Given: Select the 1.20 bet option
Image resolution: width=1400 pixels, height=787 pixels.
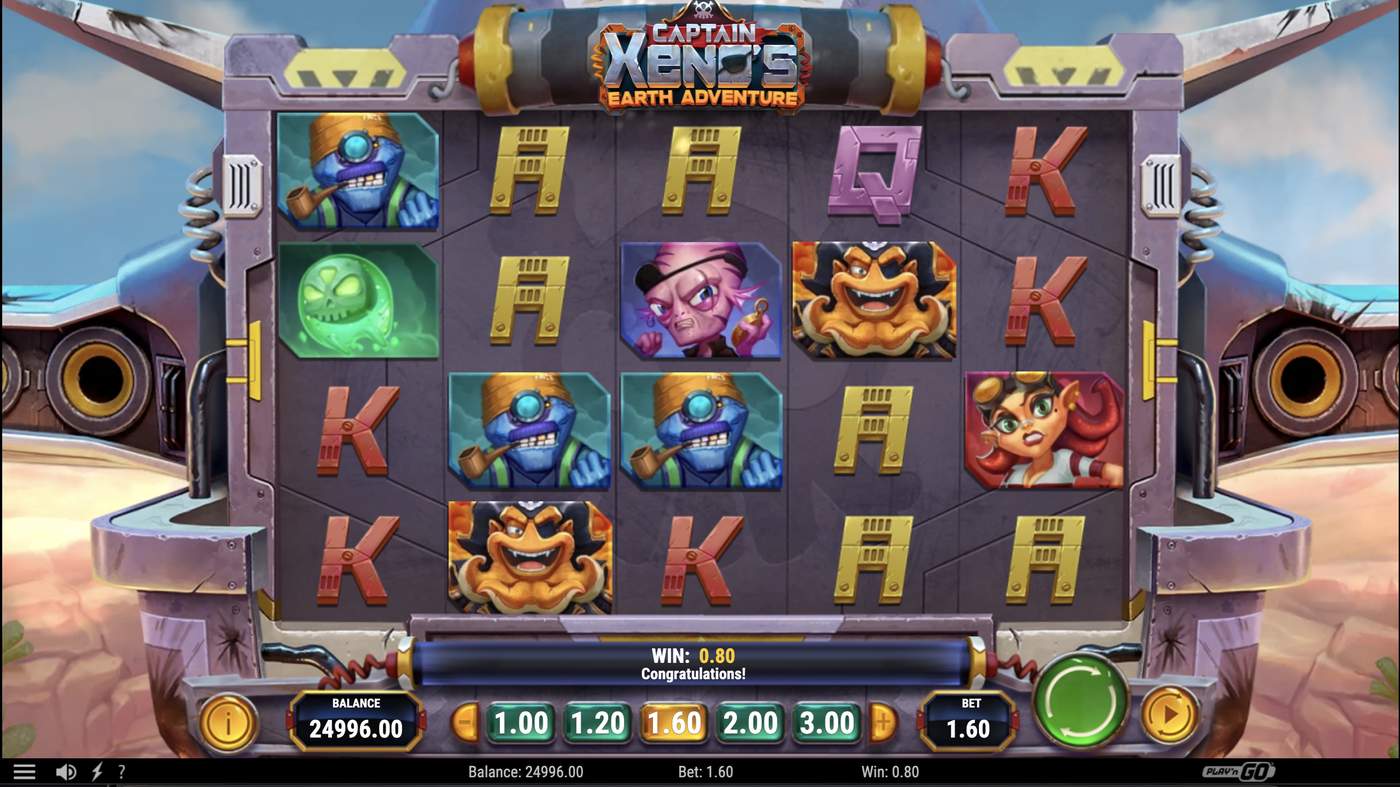Looking at the screenshot, I should pos(596,721).
